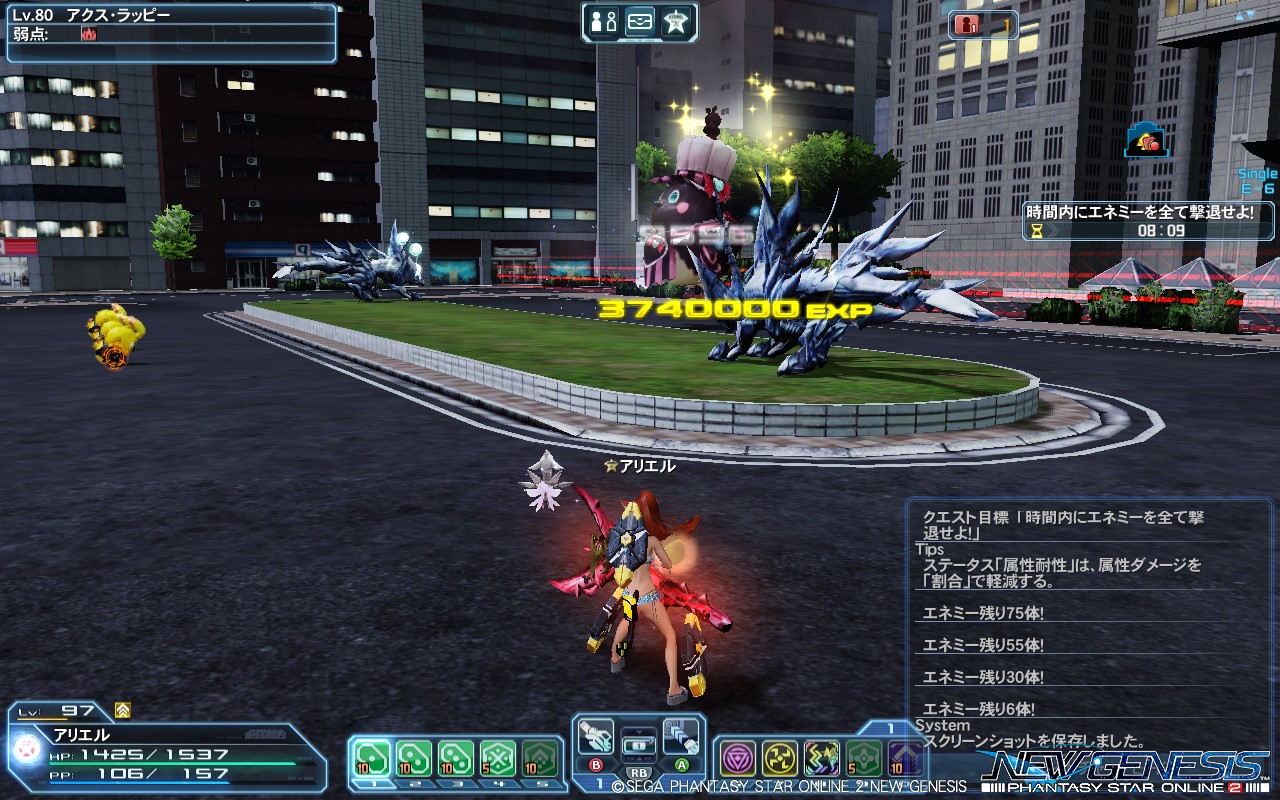Expand minimap zoom with the up triangle
Viewport: 1280px width, 800px height.
[1239, 16]
